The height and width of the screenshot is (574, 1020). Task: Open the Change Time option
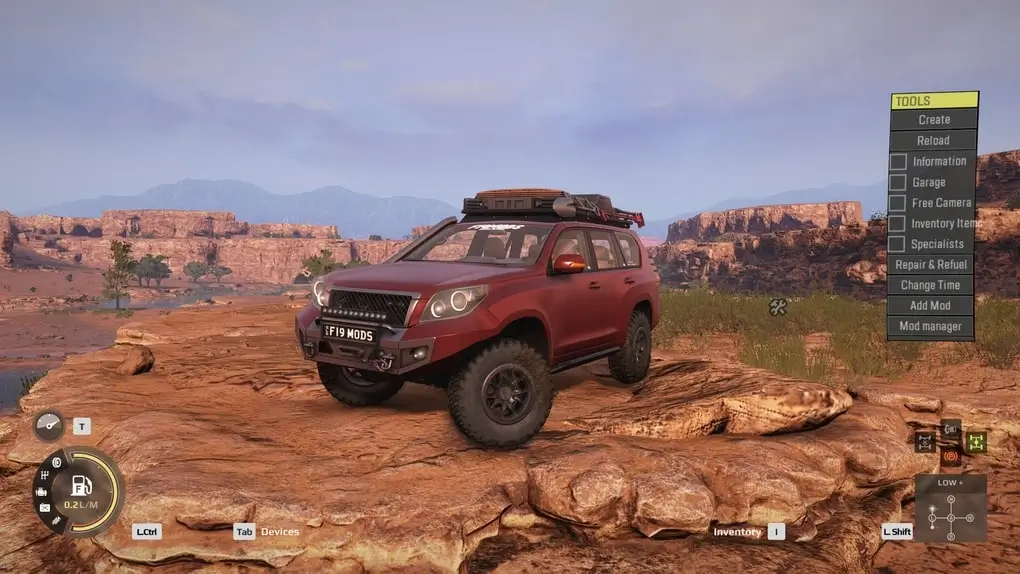point(931,285)
